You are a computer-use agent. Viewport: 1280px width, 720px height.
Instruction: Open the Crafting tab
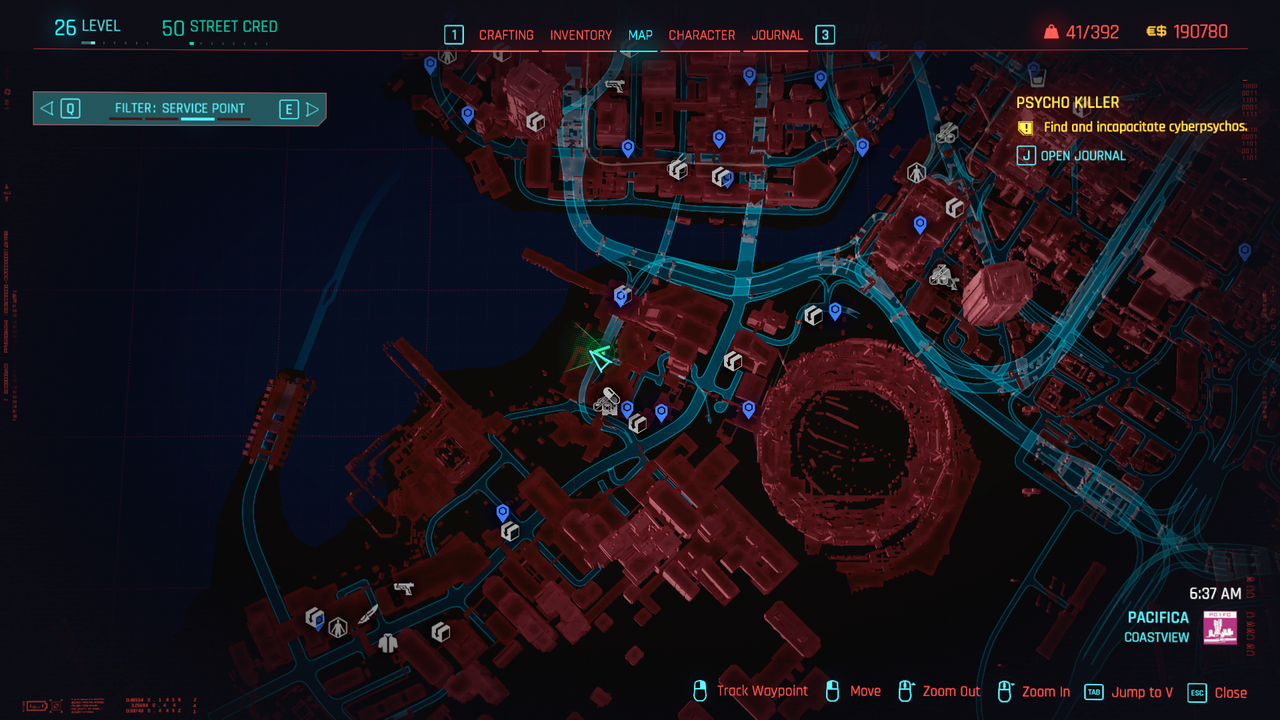click(506, 35)
